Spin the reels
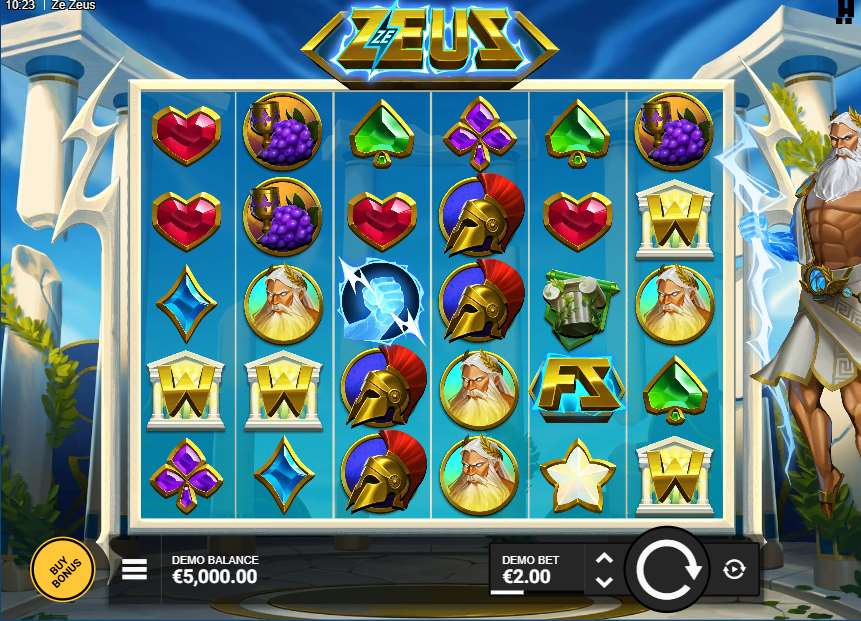Viewport: 861px width, 621px height. (x=667, y=570)
